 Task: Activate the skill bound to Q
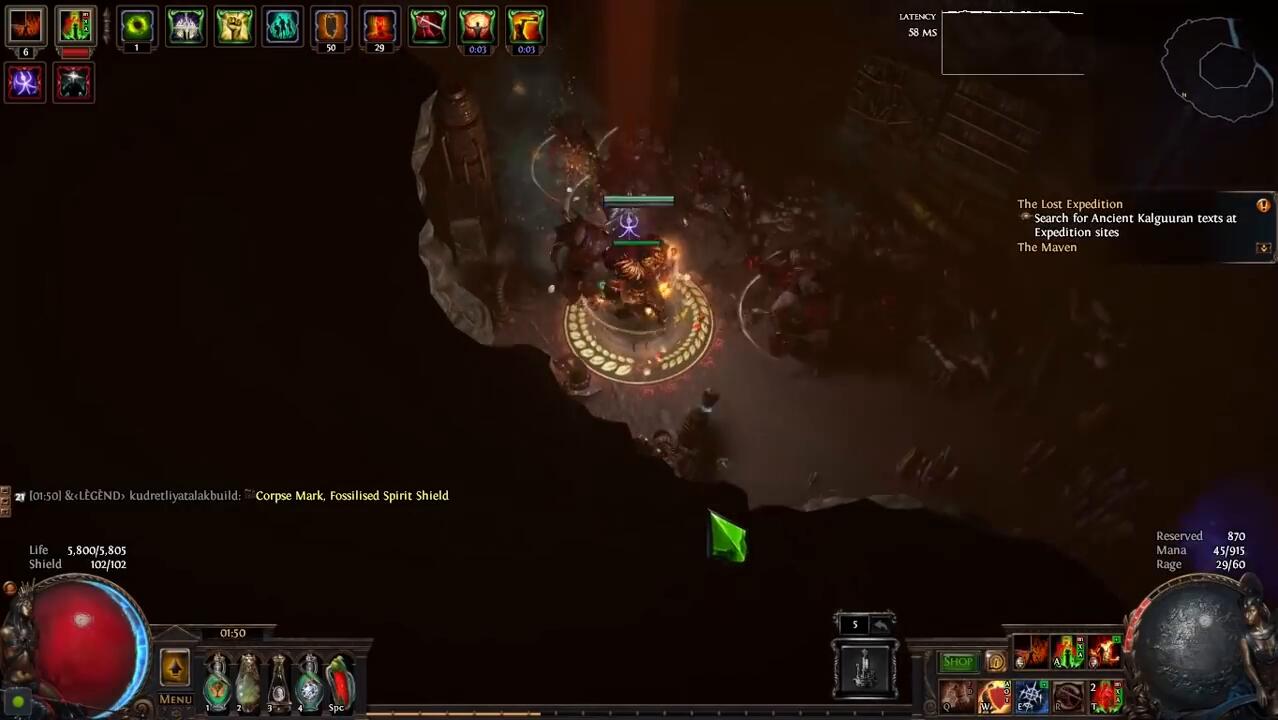coord(956,696)
